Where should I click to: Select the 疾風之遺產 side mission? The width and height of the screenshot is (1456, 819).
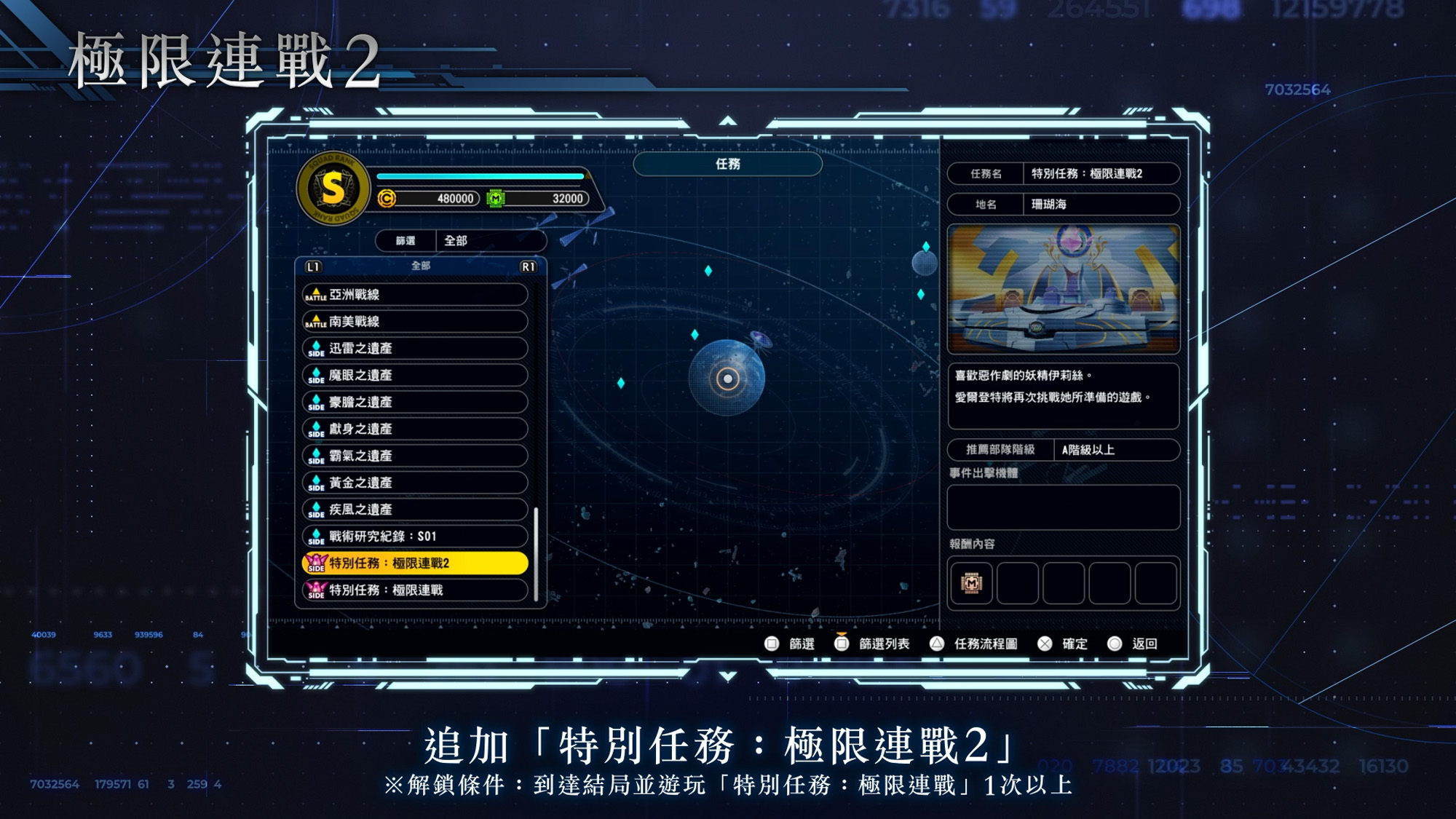414,510
